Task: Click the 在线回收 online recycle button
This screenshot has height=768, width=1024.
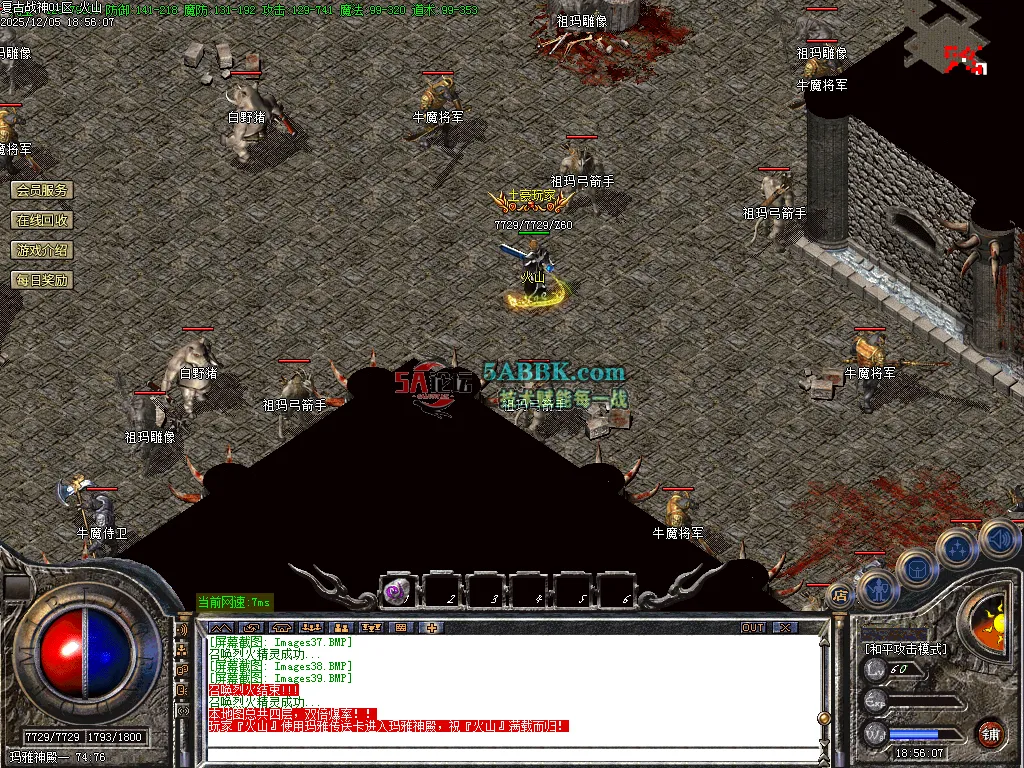Action: [42, 220]
